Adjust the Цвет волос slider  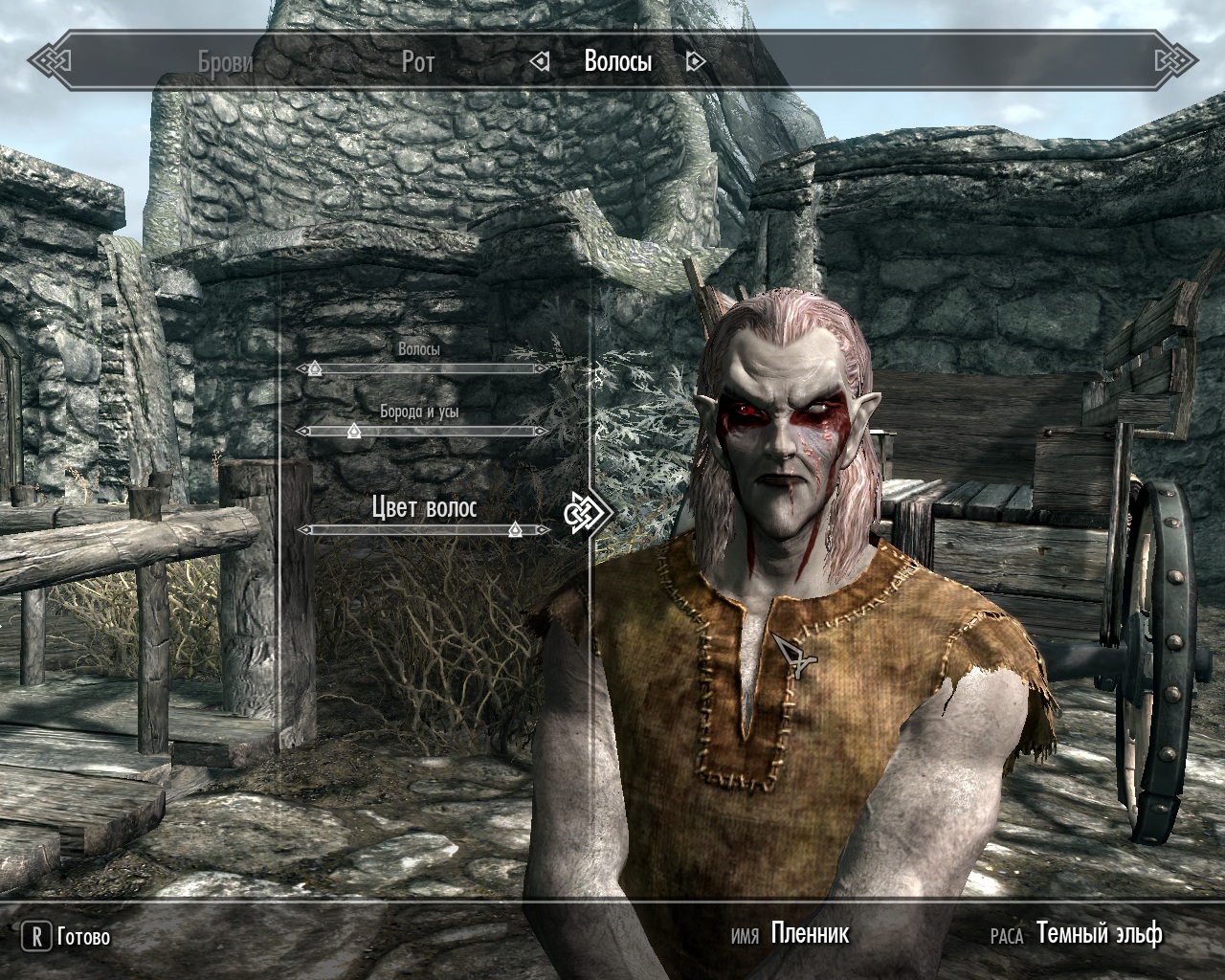click(515, 529)
